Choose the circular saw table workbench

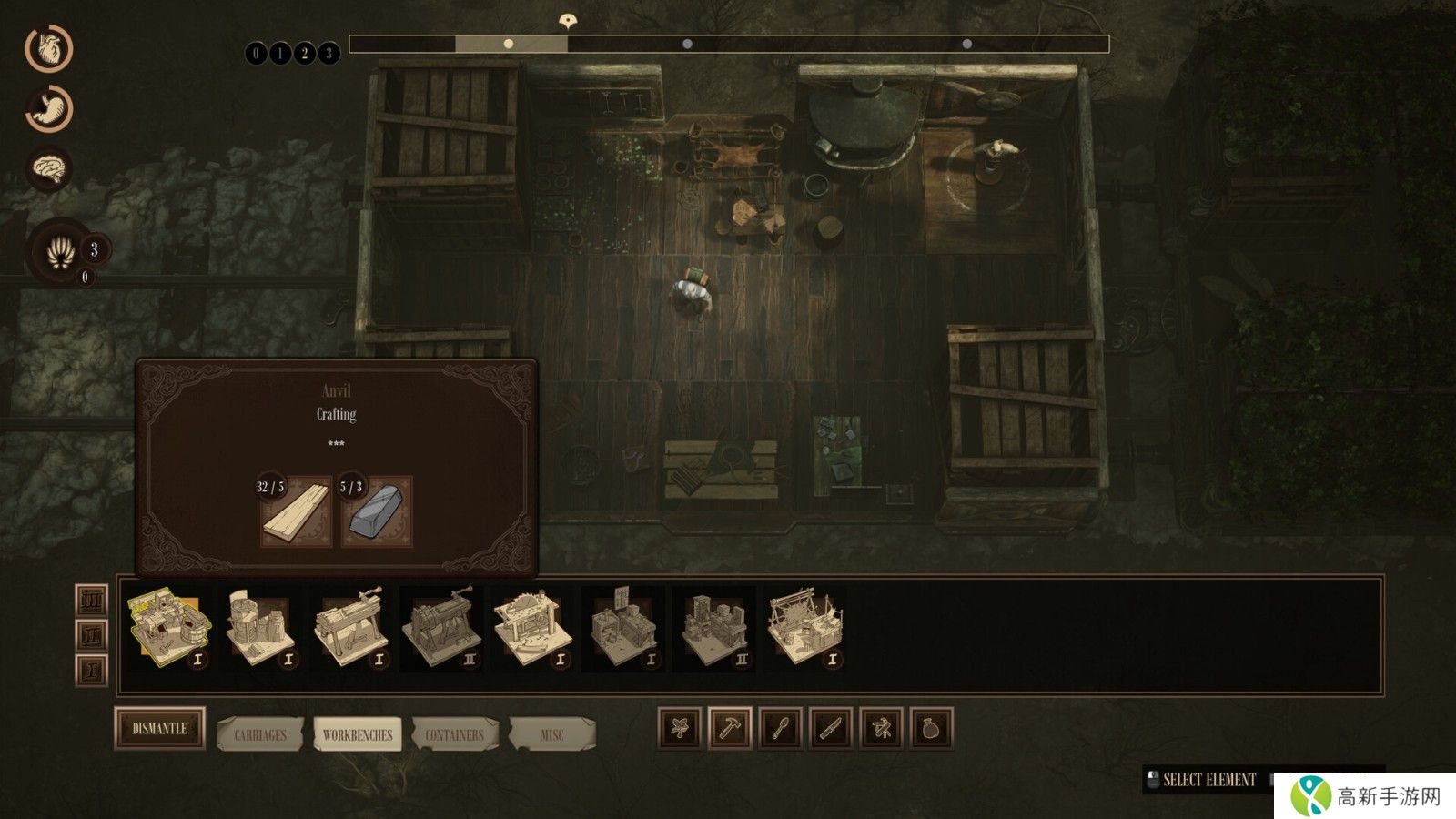[x=532, y=629]
